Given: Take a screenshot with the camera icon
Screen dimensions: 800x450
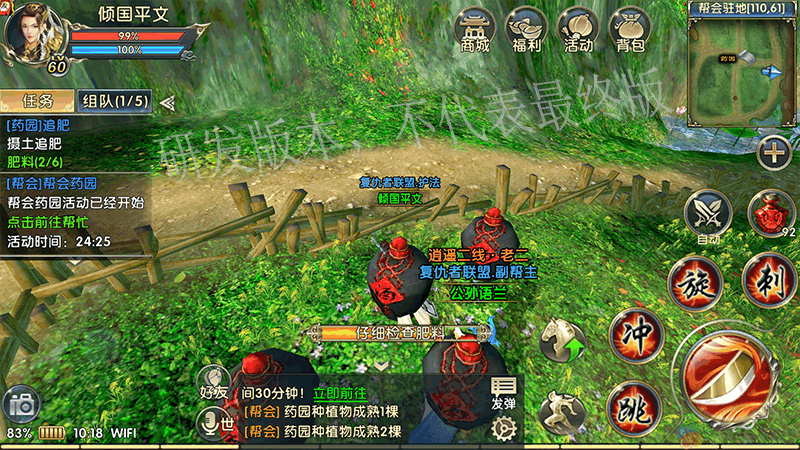Looking at the screenshot, I should [x=20, y=406].
